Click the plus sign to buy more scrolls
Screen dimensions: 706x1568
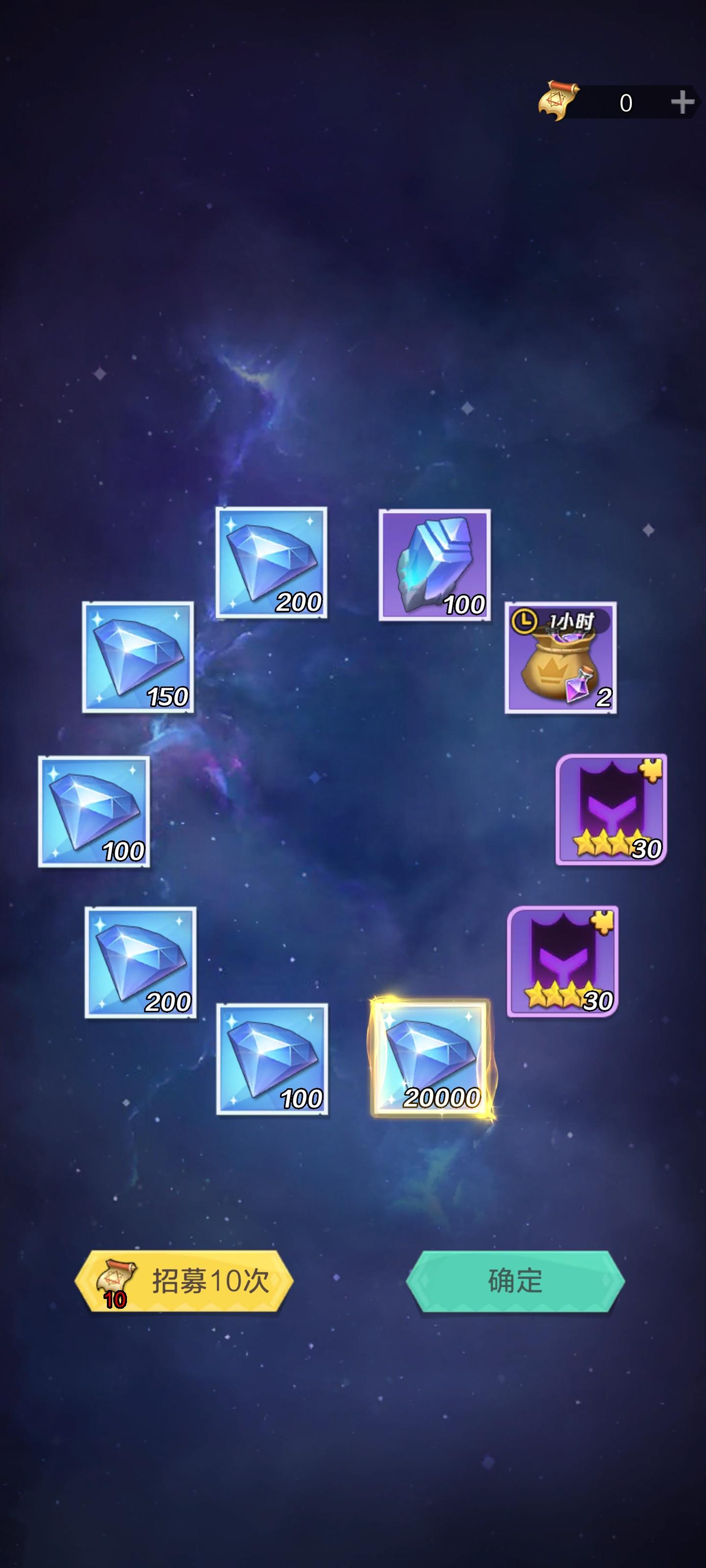(682, 101)
